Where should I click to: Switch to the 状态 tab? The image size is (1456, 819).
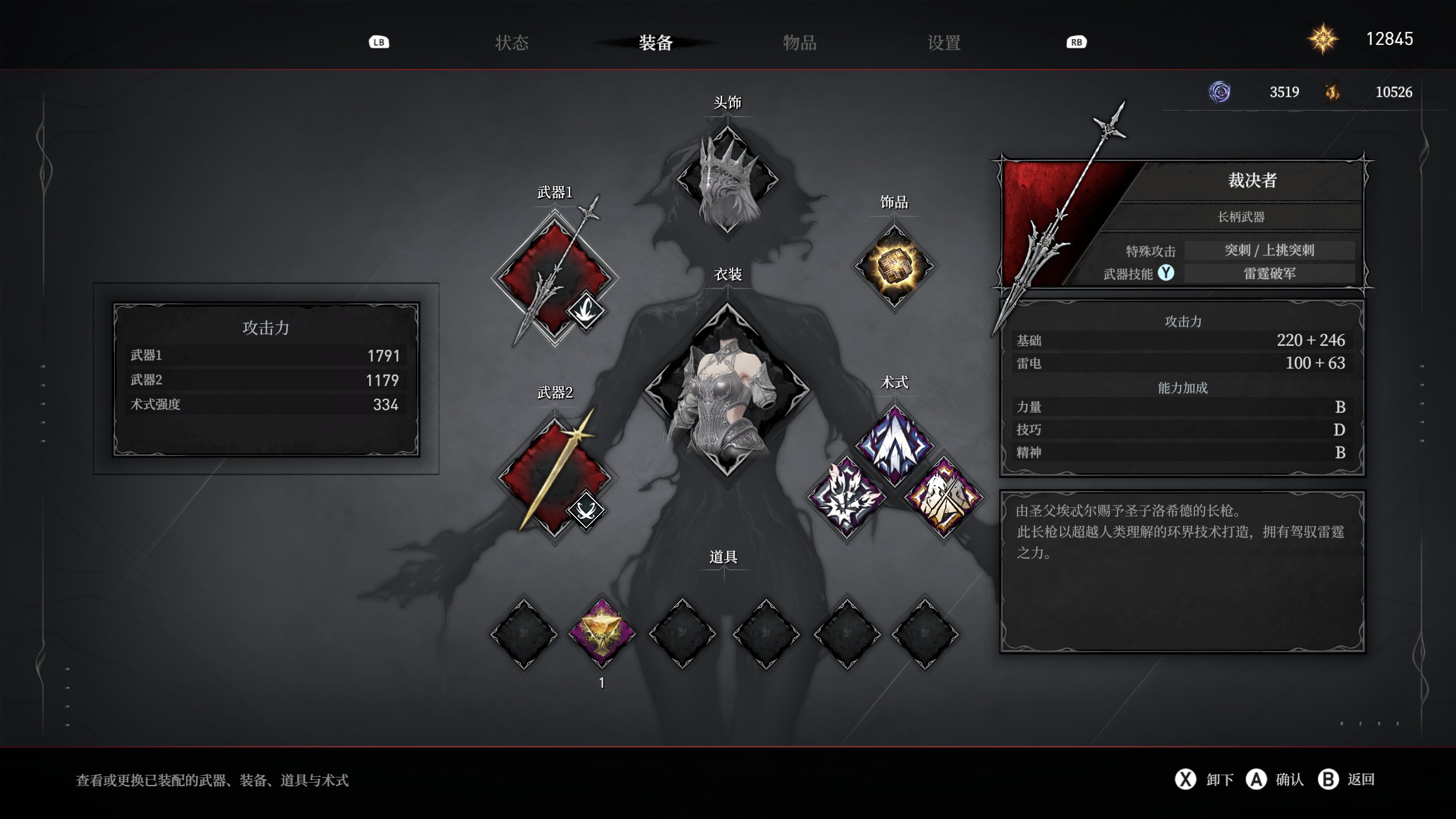(511, 43)
